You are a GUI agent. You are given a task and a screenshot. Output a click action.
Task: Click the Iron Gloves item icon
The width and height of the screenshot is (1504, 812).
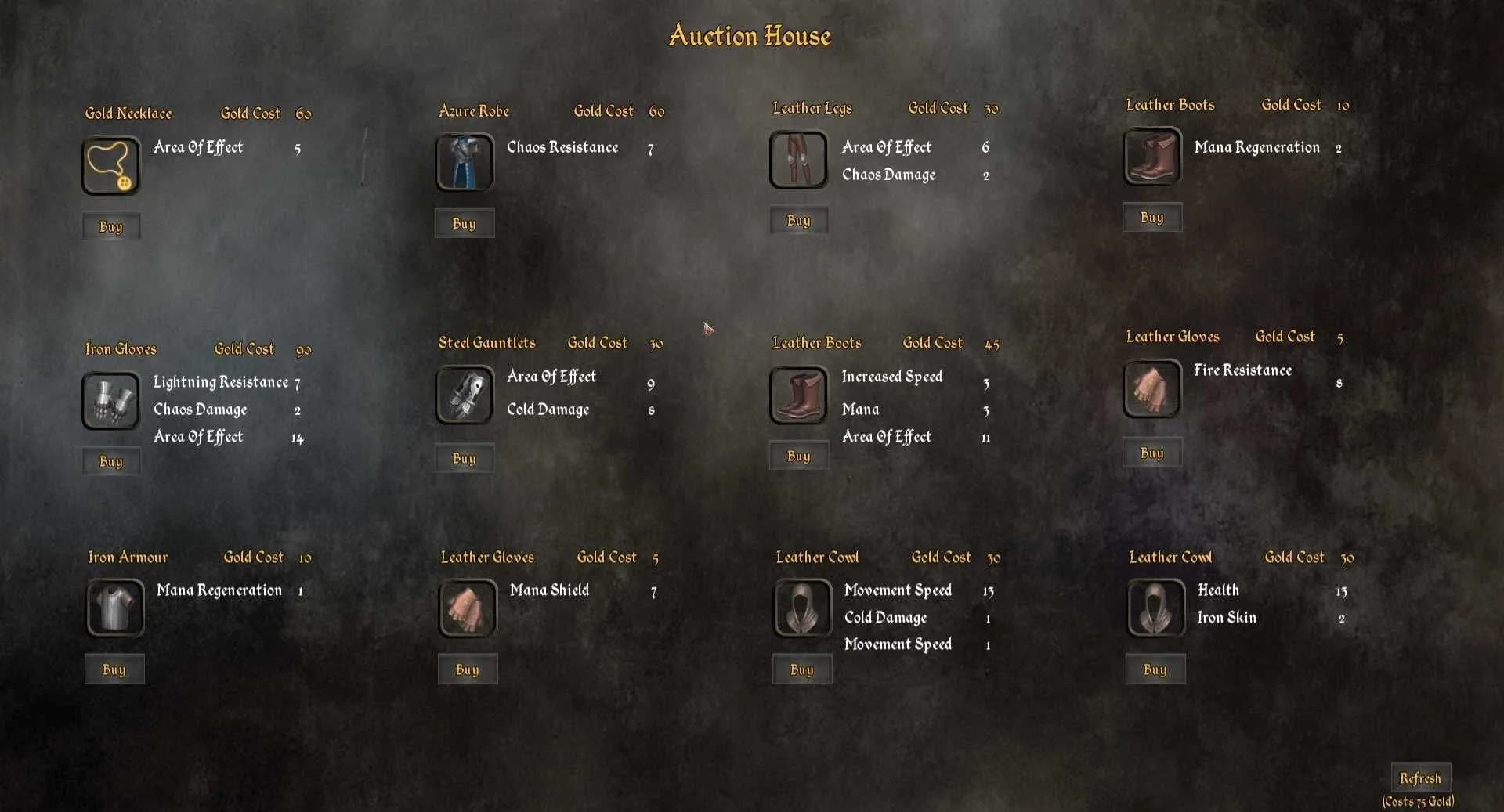pyautogui.click(x=110, y=401)
